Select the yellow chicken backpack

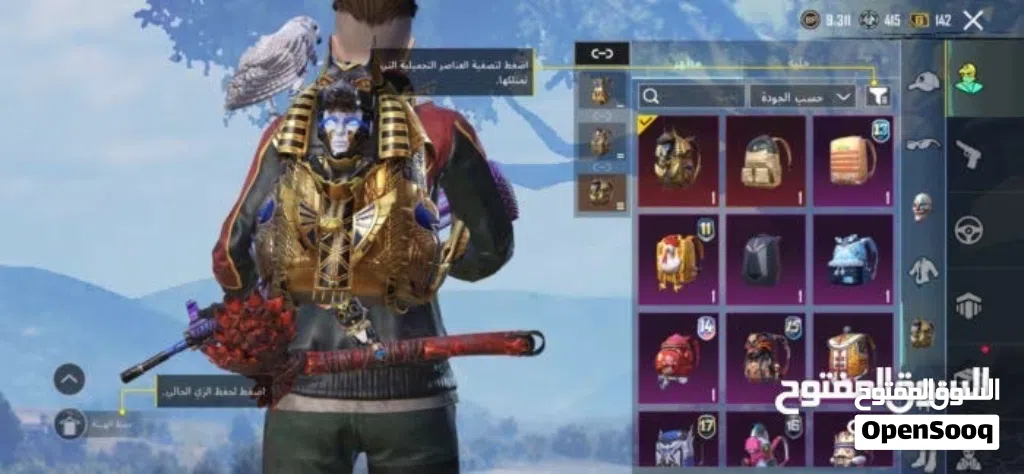point(678,259)
